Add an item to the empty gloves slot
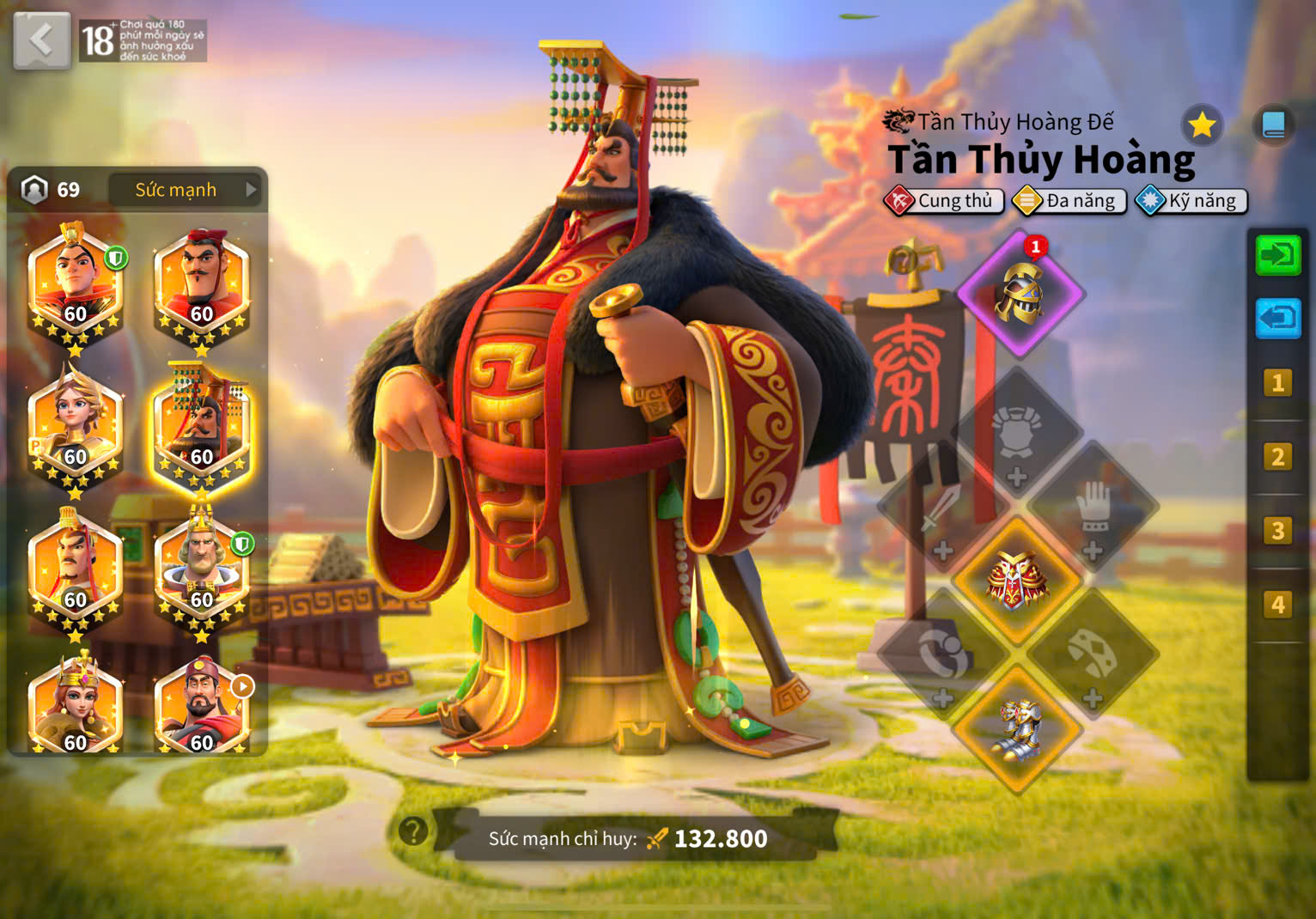The image size is (1316, 919). [1093, 513]
